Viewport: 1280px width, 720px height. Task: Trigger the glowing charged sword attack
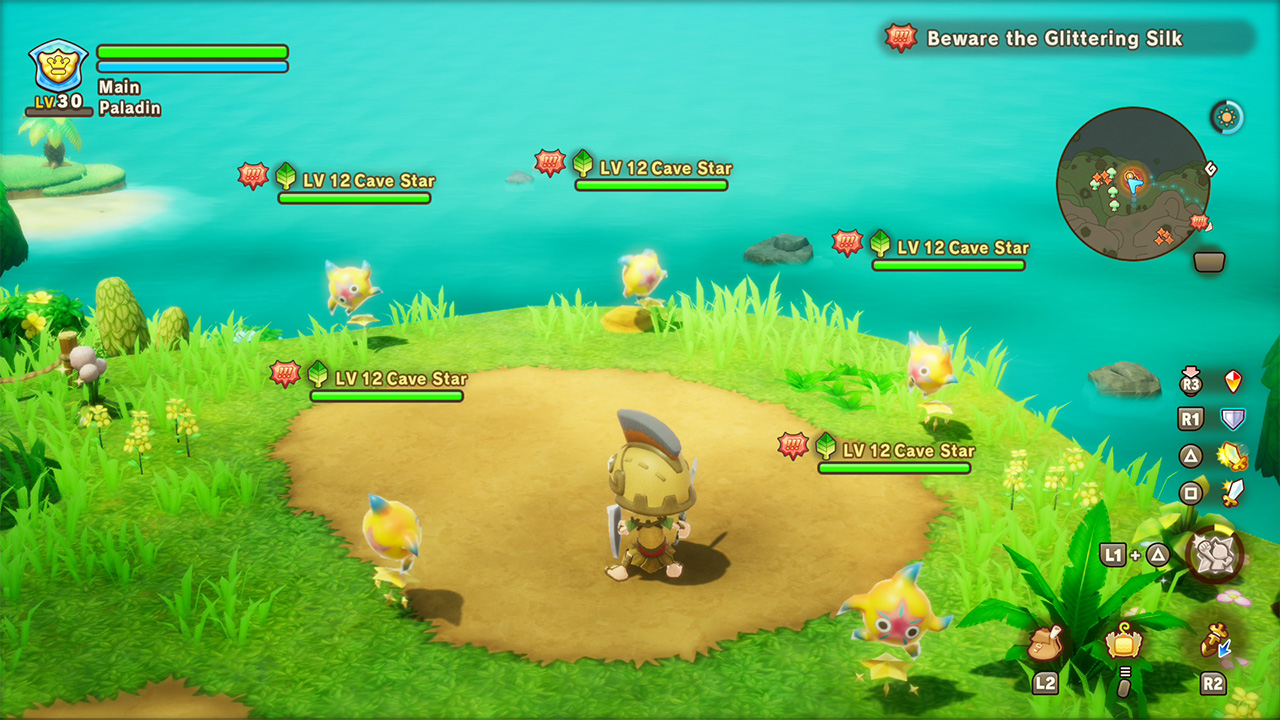tap(1233, 456)
